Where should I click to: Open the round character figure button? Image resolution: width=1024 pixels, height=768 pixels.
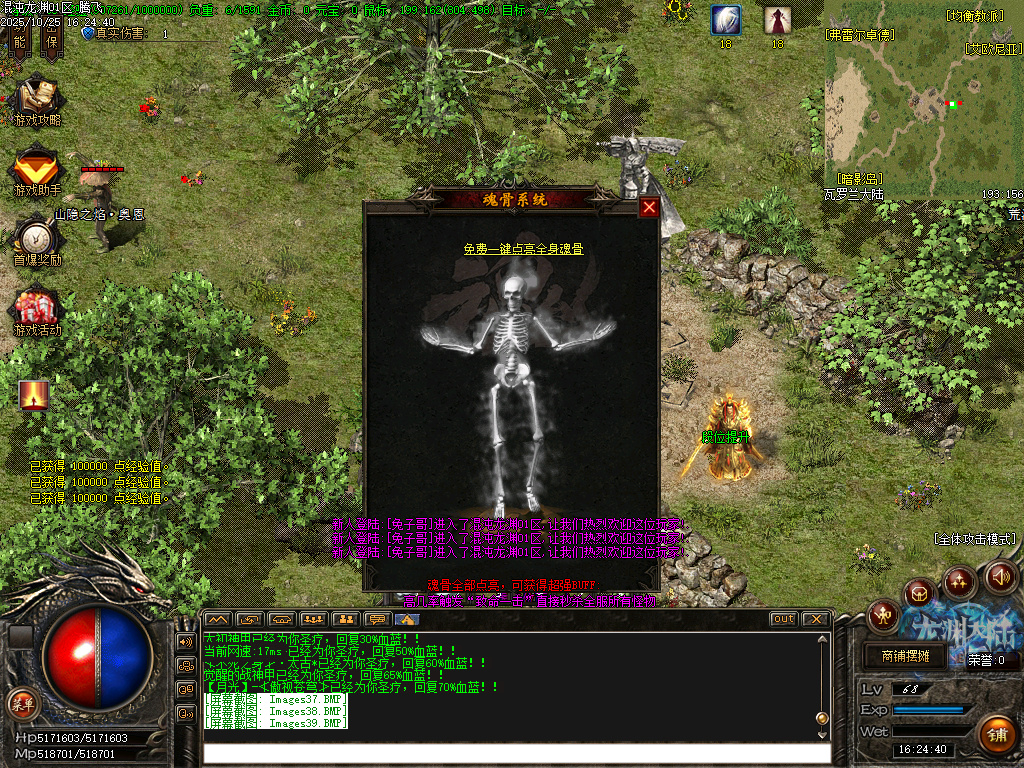coord(883,615)
